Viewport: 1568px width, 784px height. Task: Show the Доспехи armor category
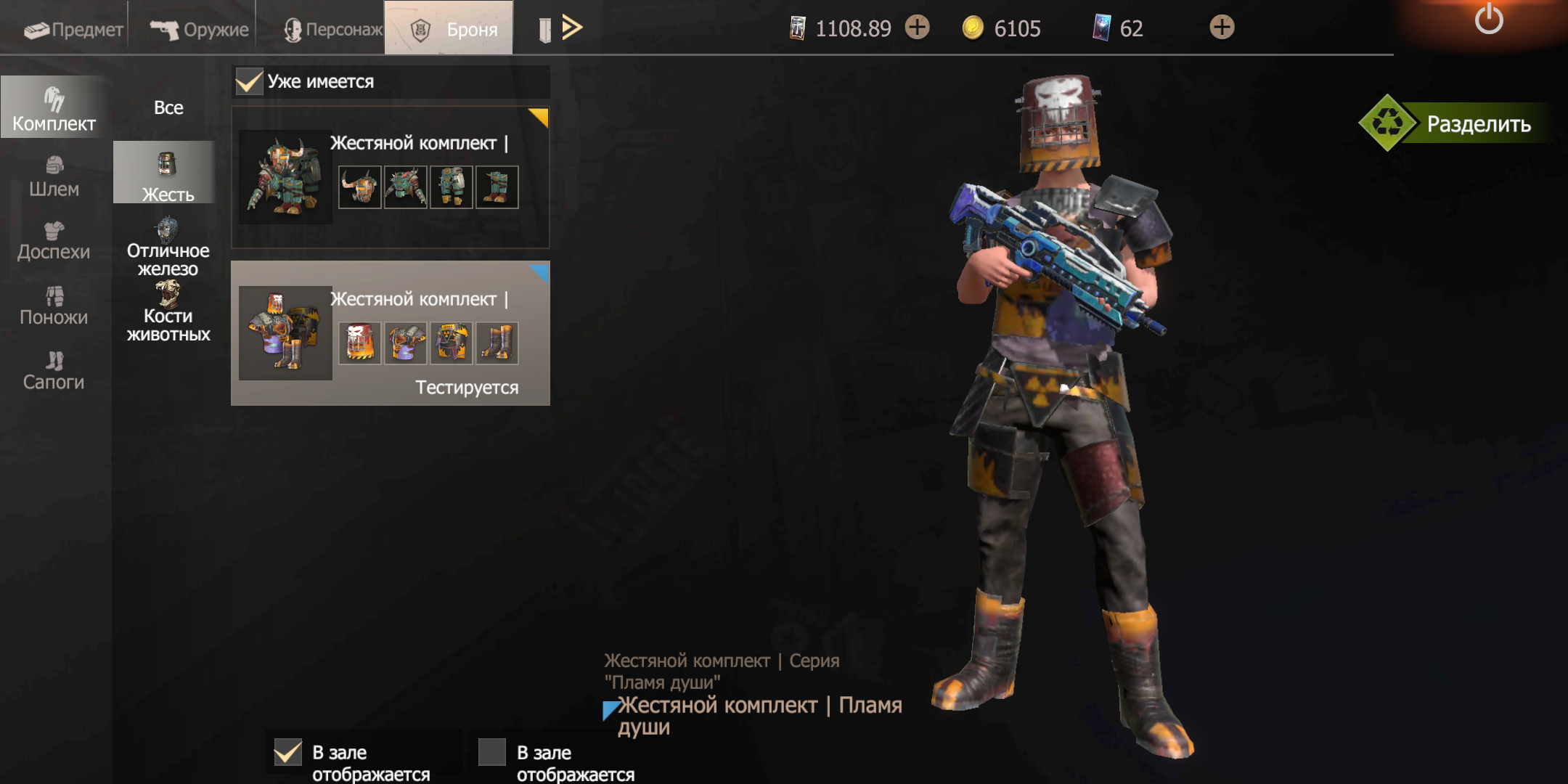point(54,241)
